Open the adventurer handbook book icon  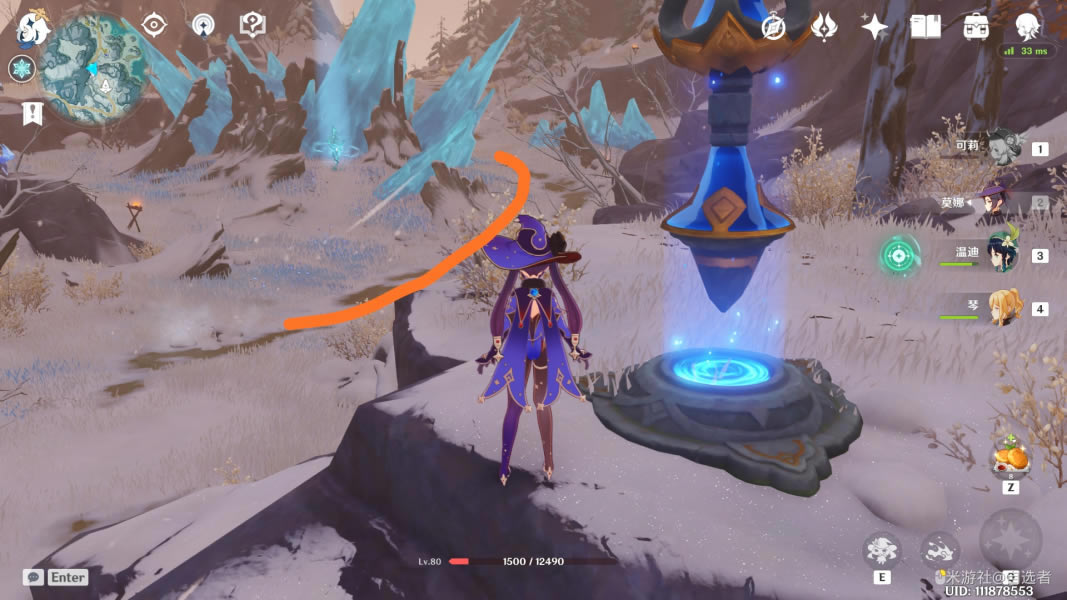click(925, 27)
